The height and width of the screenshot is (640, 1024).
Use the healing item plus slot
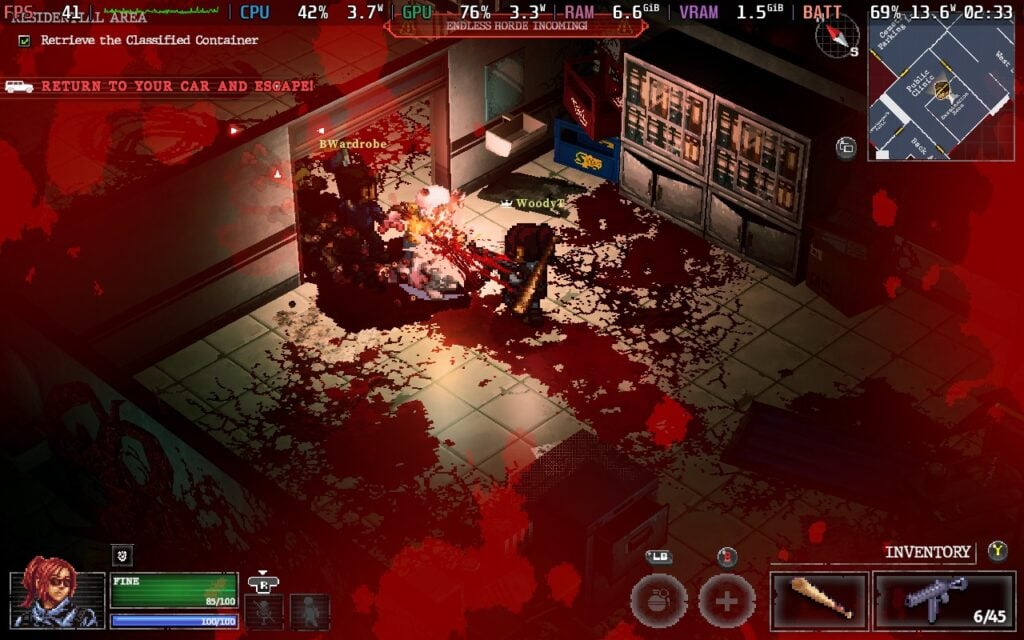point(726,601)
